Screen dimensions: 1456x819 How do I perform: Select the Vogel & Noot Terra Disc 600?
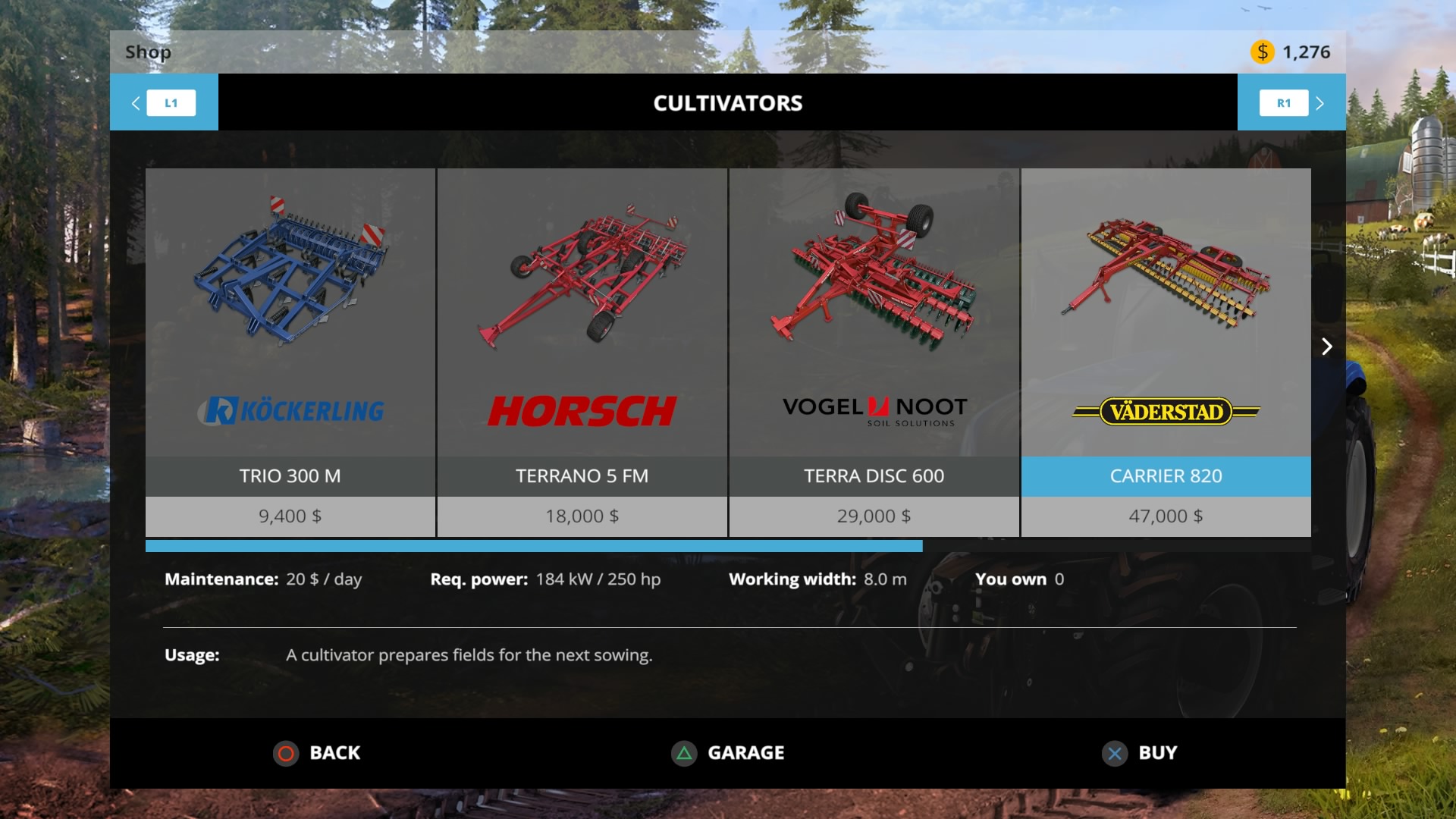[x=874, y=303]
